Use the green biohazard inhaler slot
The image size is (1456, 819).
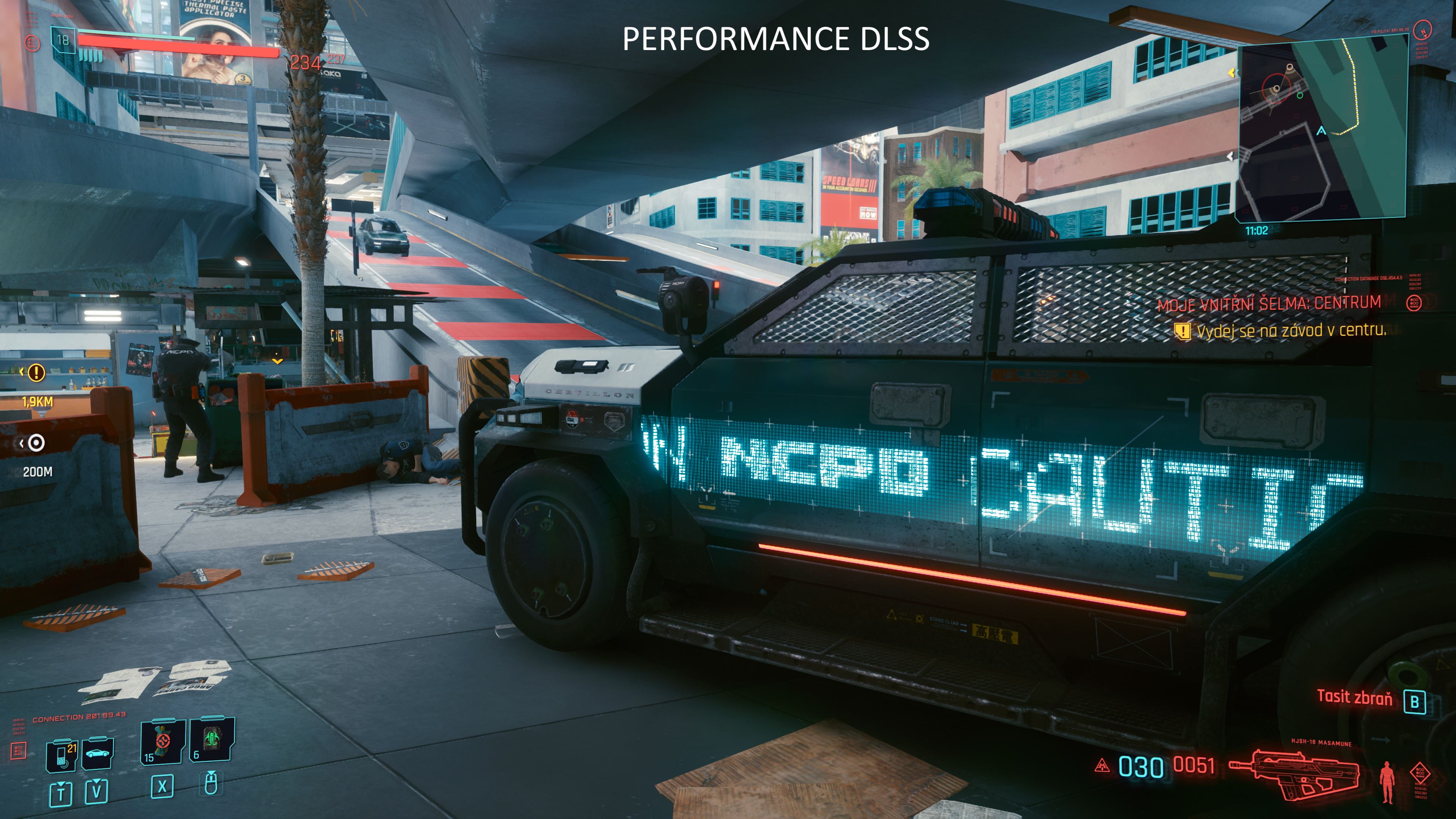click(x=212, y=741)
